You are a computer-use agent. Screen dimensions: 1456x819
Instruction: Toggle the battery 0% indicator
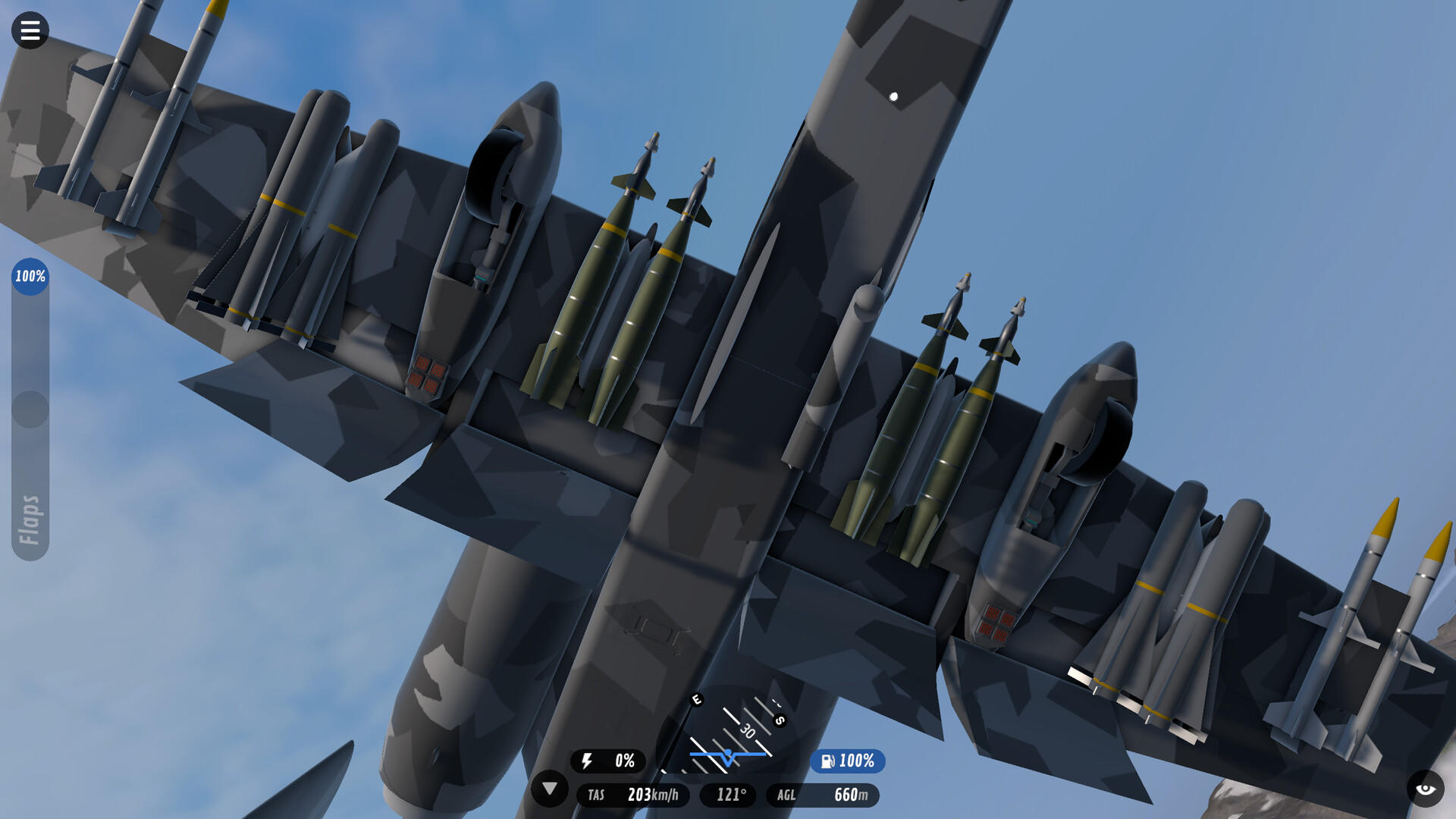[607, 761]
